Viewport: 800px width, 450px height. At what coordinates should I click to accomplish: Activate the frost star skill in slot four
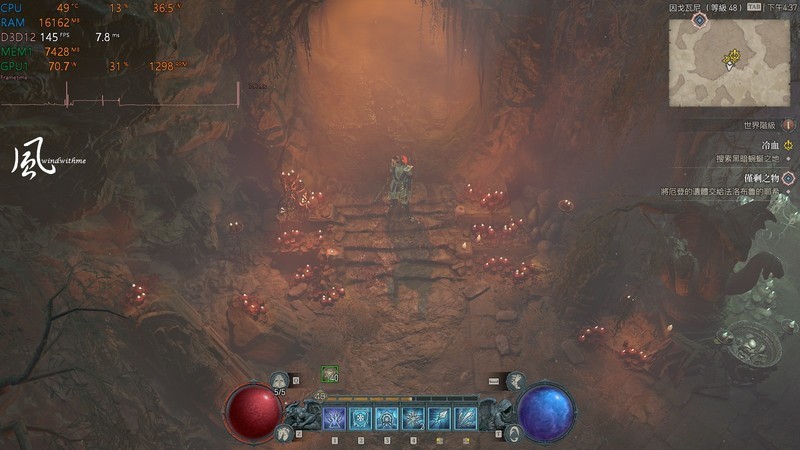(413, 418)
